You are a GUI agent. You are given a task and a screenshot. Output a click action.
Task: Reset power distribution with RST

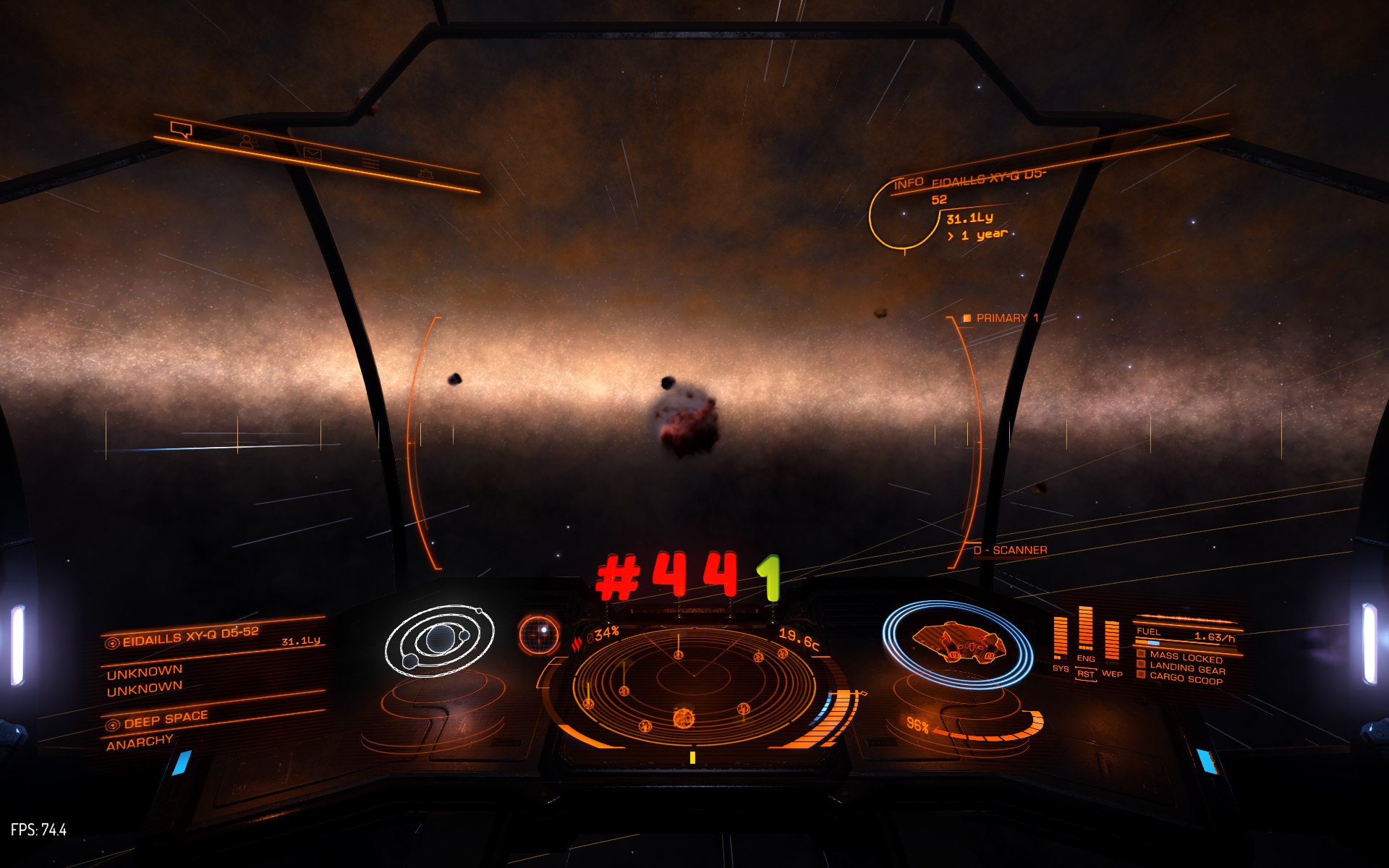[x=1086, y=674]
